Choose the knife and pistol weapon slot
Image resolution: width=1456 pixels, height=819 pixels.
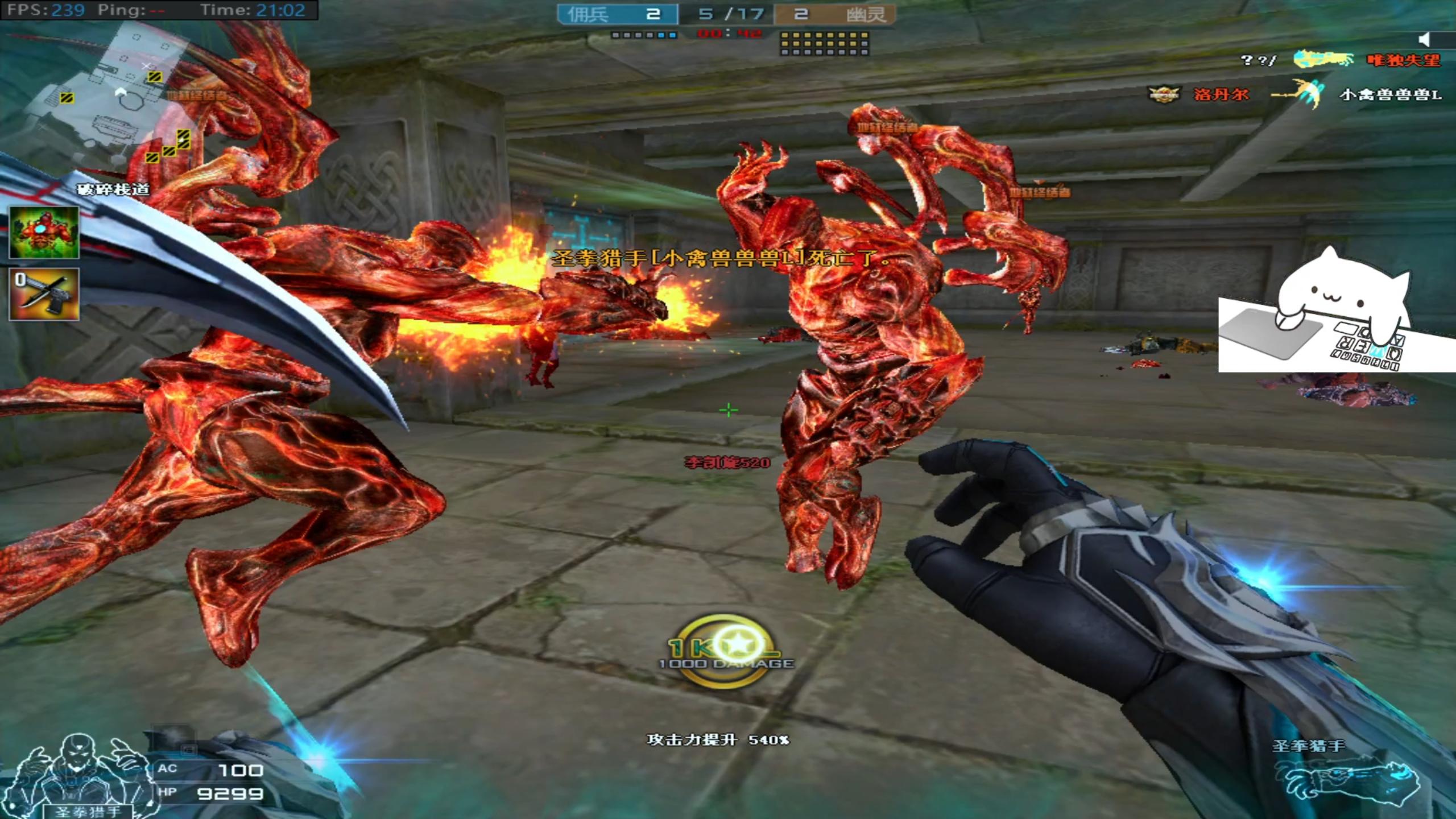coord(44,294)
